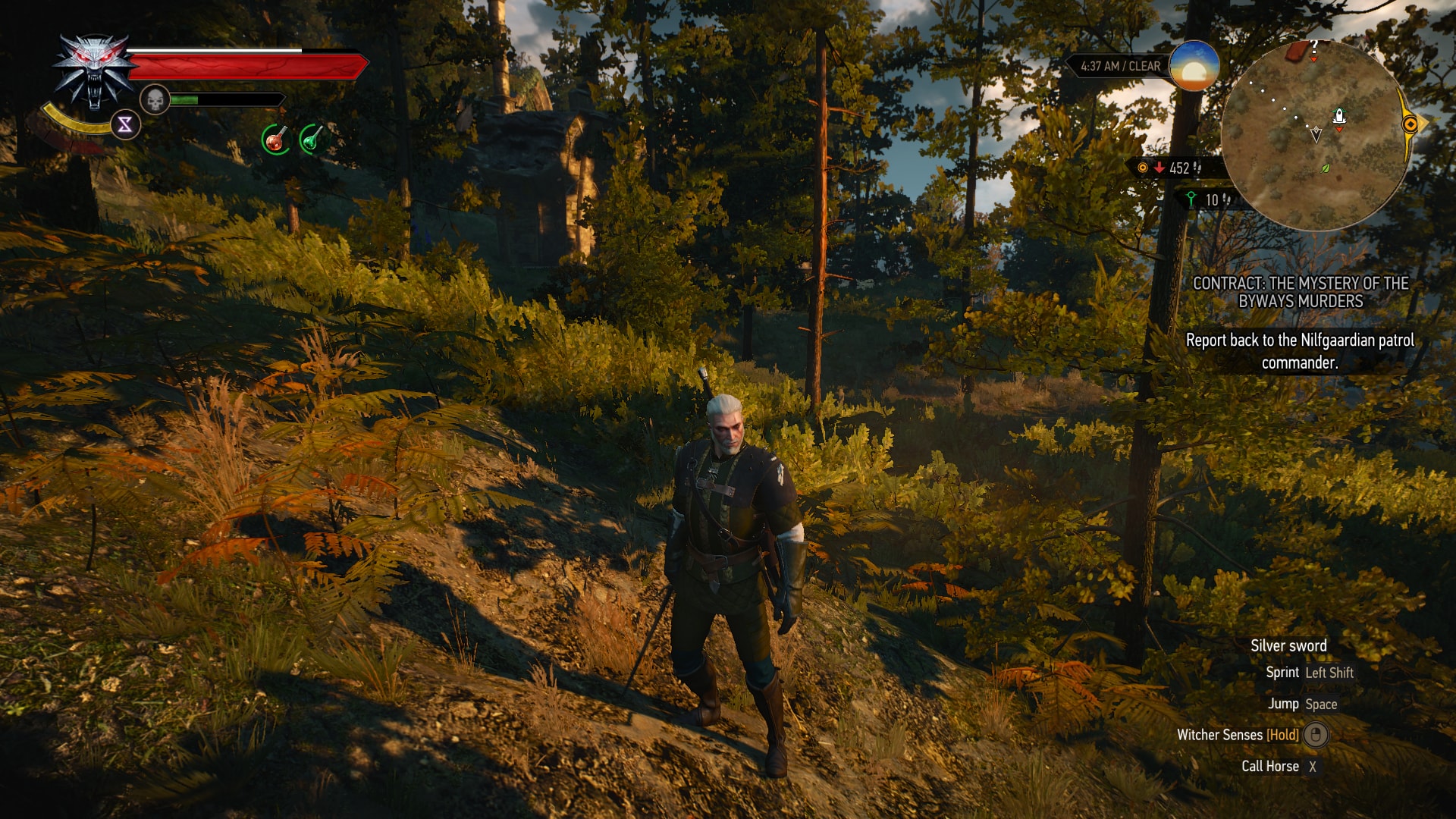Click the orange quest marker on minimap edge
Screen dimensions: 1456x819
1410,124
